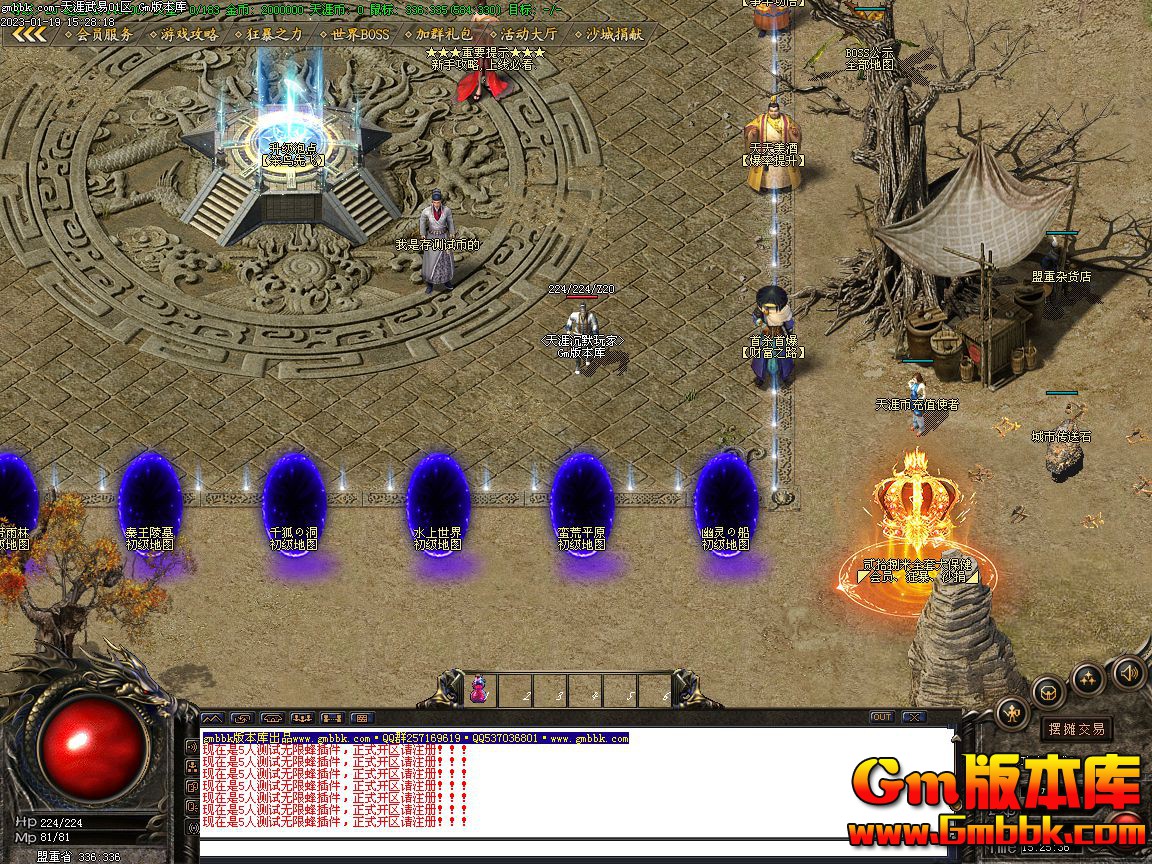Toggle sound with the speaker icon

click(1127, 671)
